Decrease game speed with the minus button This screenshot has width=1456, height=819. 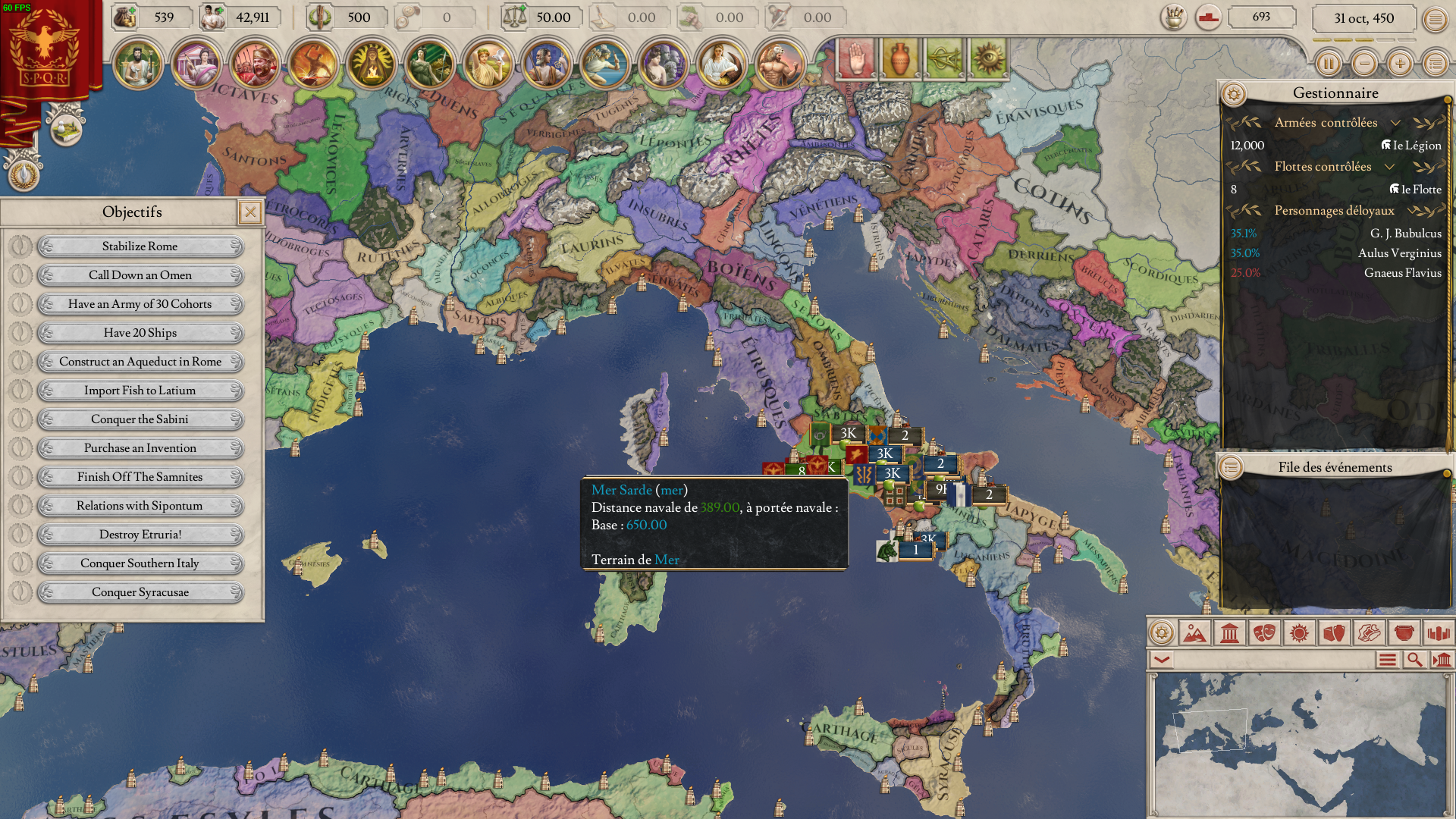1364,64
